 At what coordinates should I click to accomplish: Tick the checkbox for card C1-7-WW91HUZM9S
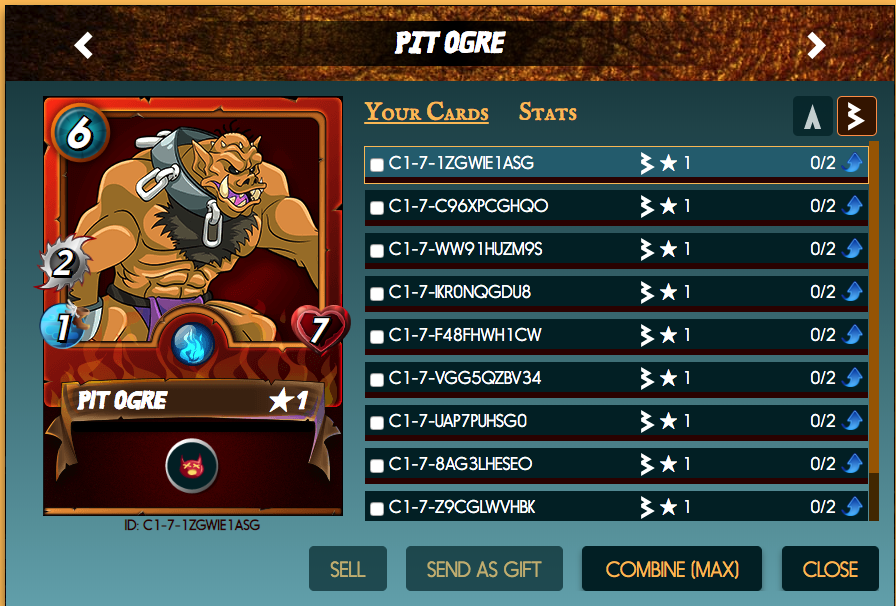pyautogui.click(x=377, y=250)
